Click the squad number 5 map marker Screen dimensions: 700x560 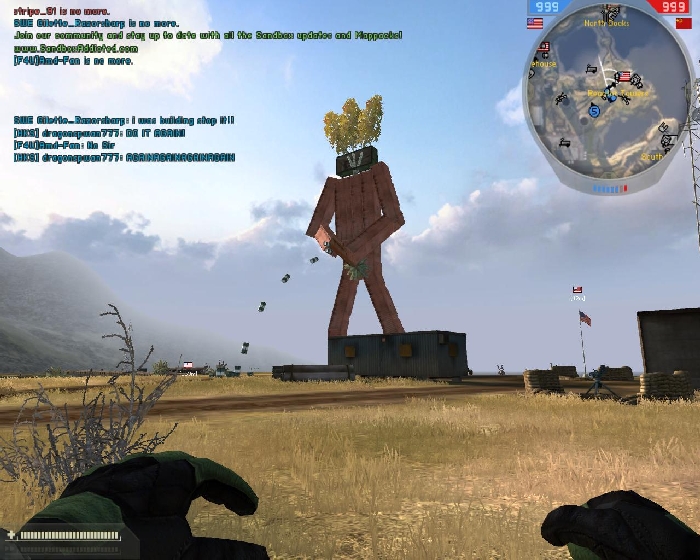594,112
